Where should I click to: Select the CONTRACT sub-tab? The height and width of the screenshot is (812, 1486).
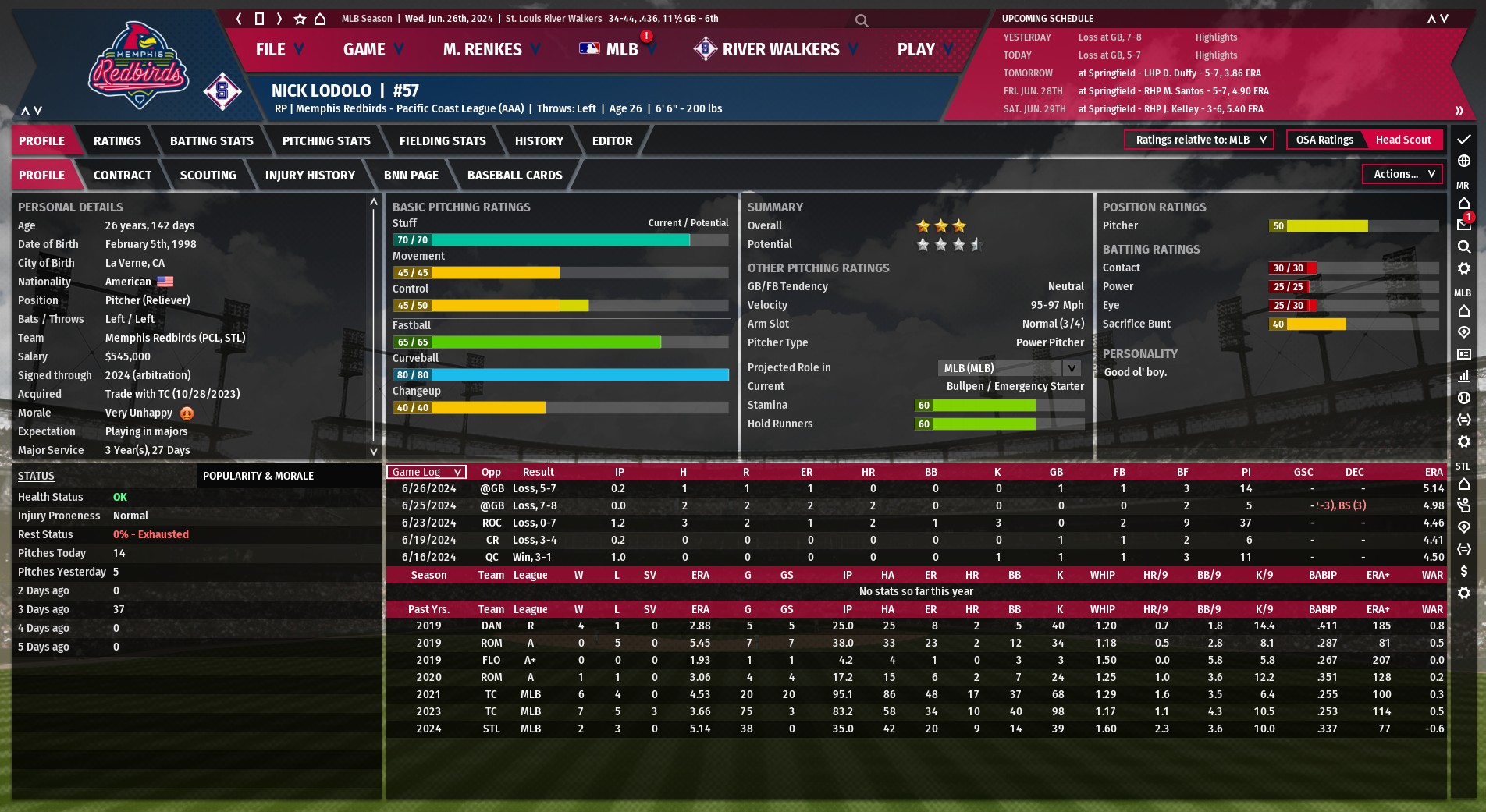click(123, 176)
